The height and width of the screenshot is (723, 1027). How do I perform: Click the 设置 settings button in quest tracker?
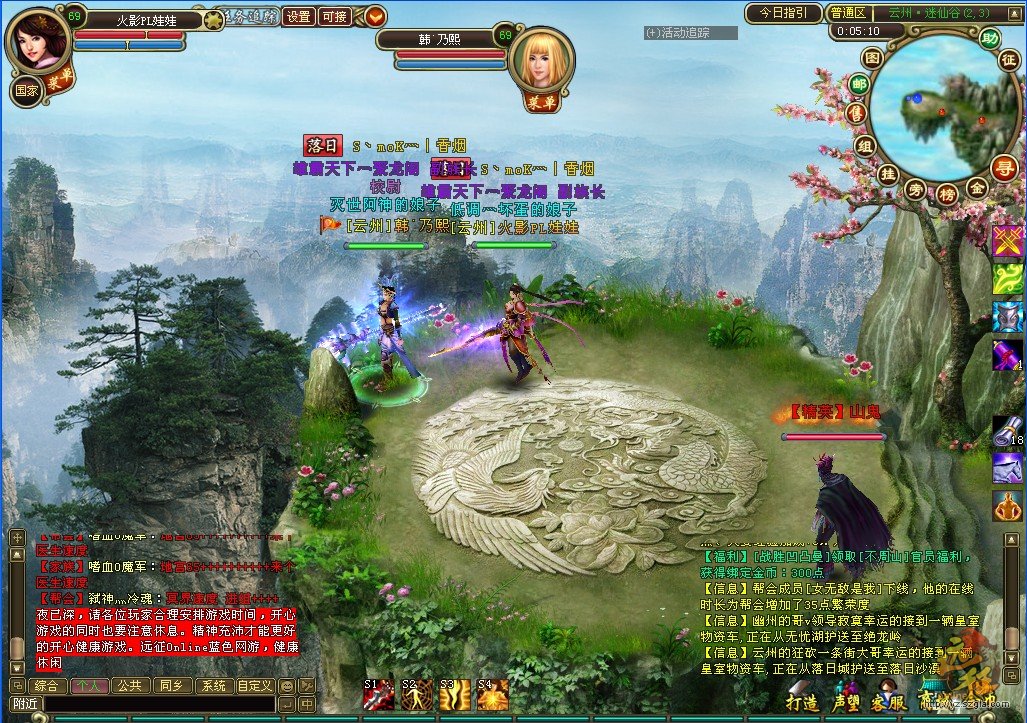pos(298,16)
